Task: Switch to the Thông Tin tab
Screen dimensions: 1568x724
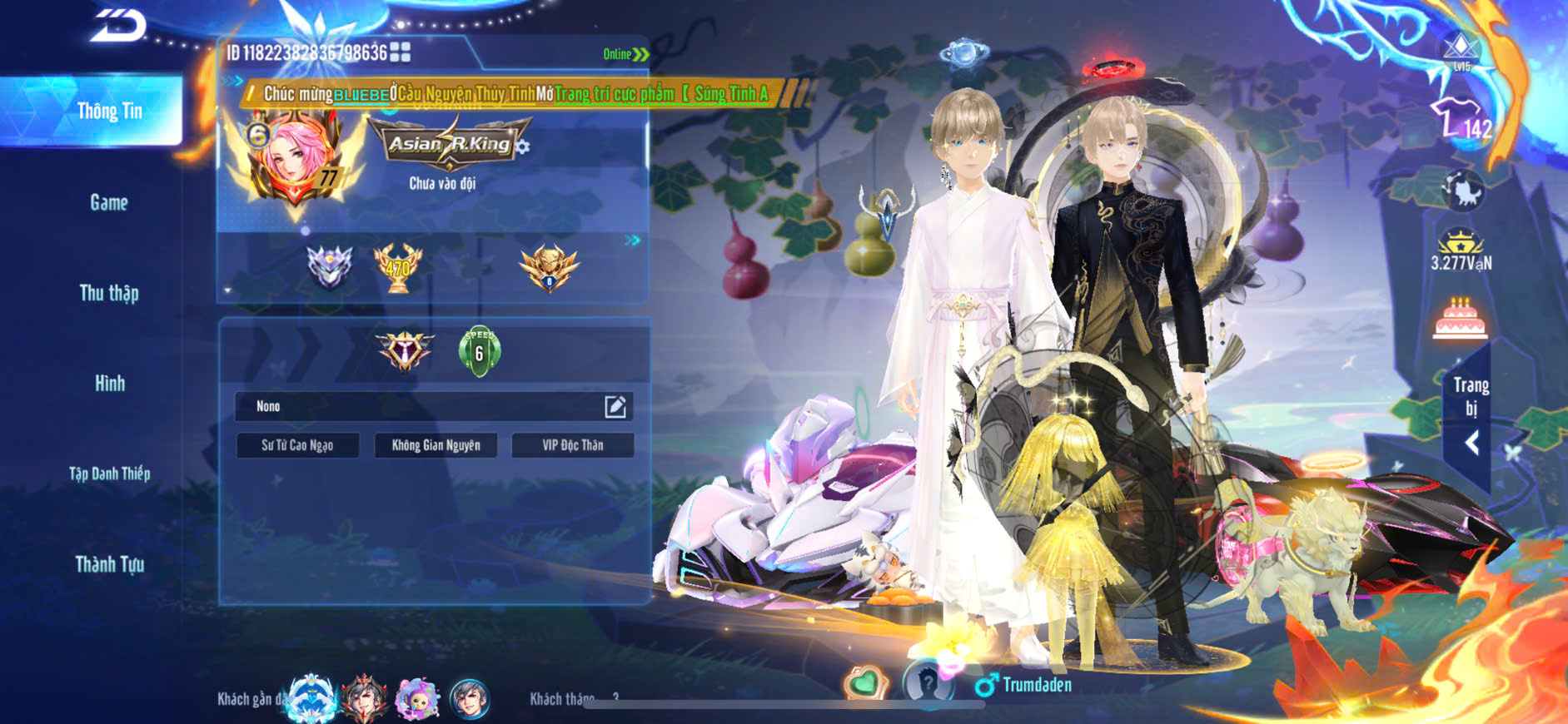Action: tap(109, 112)
